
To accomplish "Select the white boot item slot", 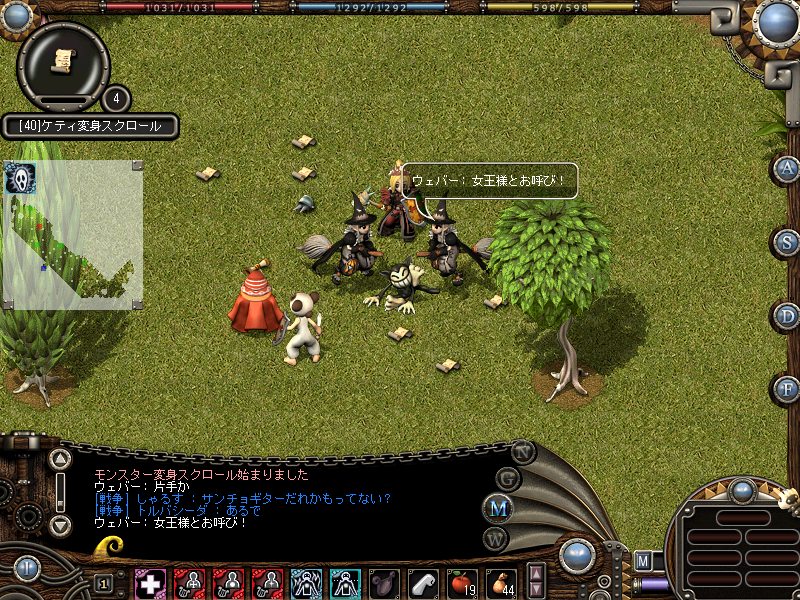I will click(x=423, y=582).
